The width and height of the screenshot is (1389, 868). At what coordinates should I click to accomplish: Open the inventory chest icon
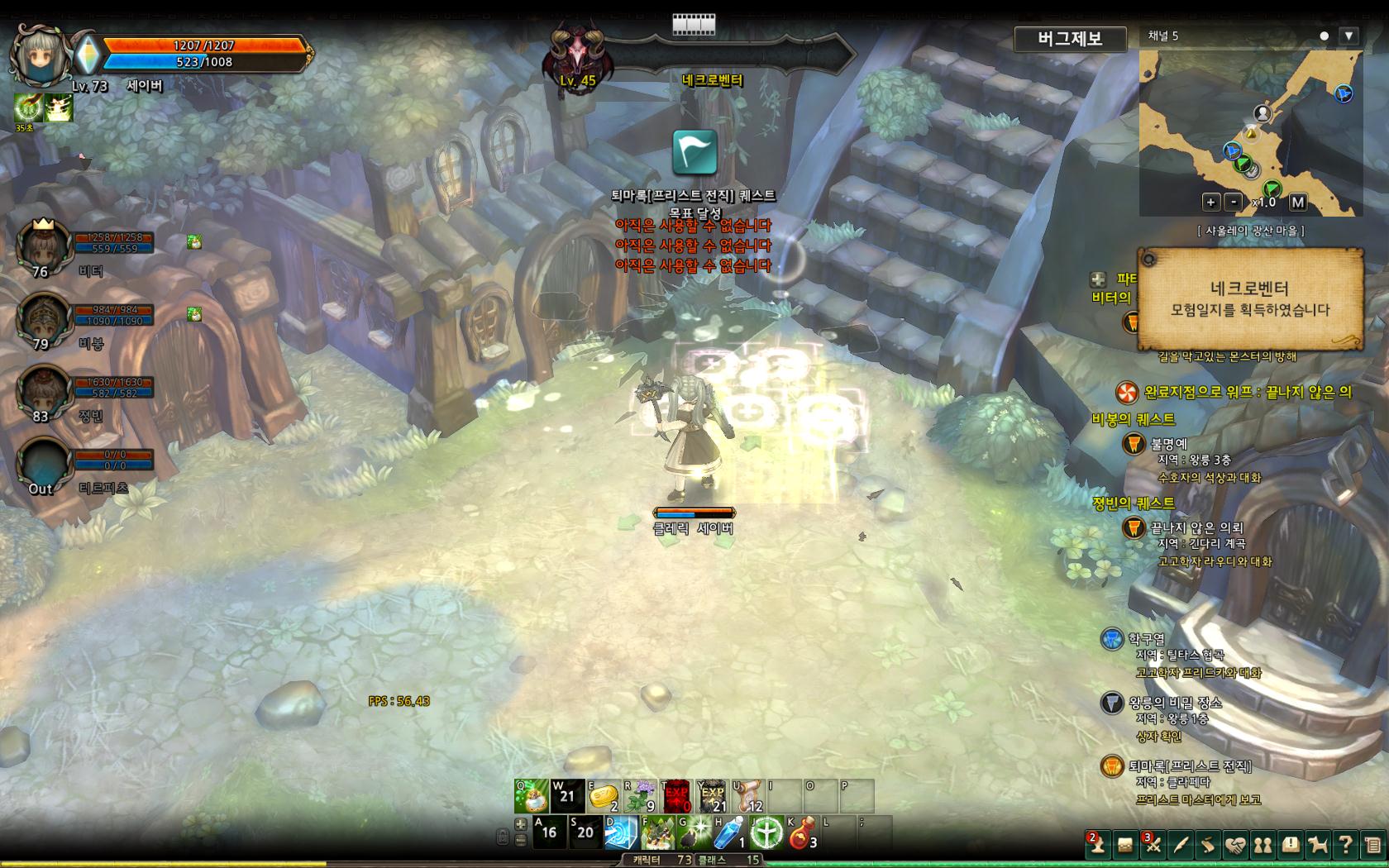point(1125,845)
